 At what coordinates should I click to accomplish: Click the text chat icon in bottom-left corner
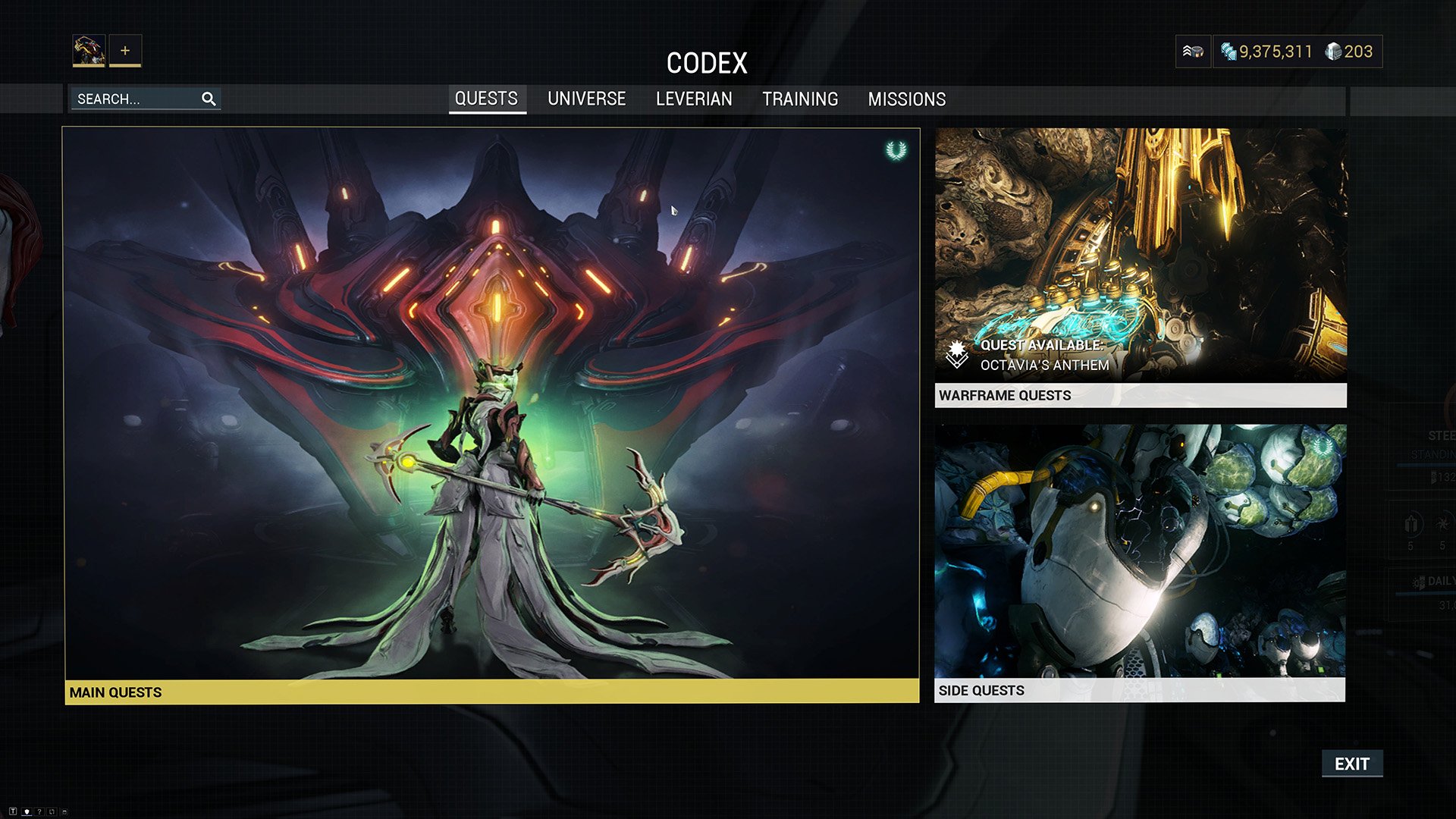tap(13, 812)
